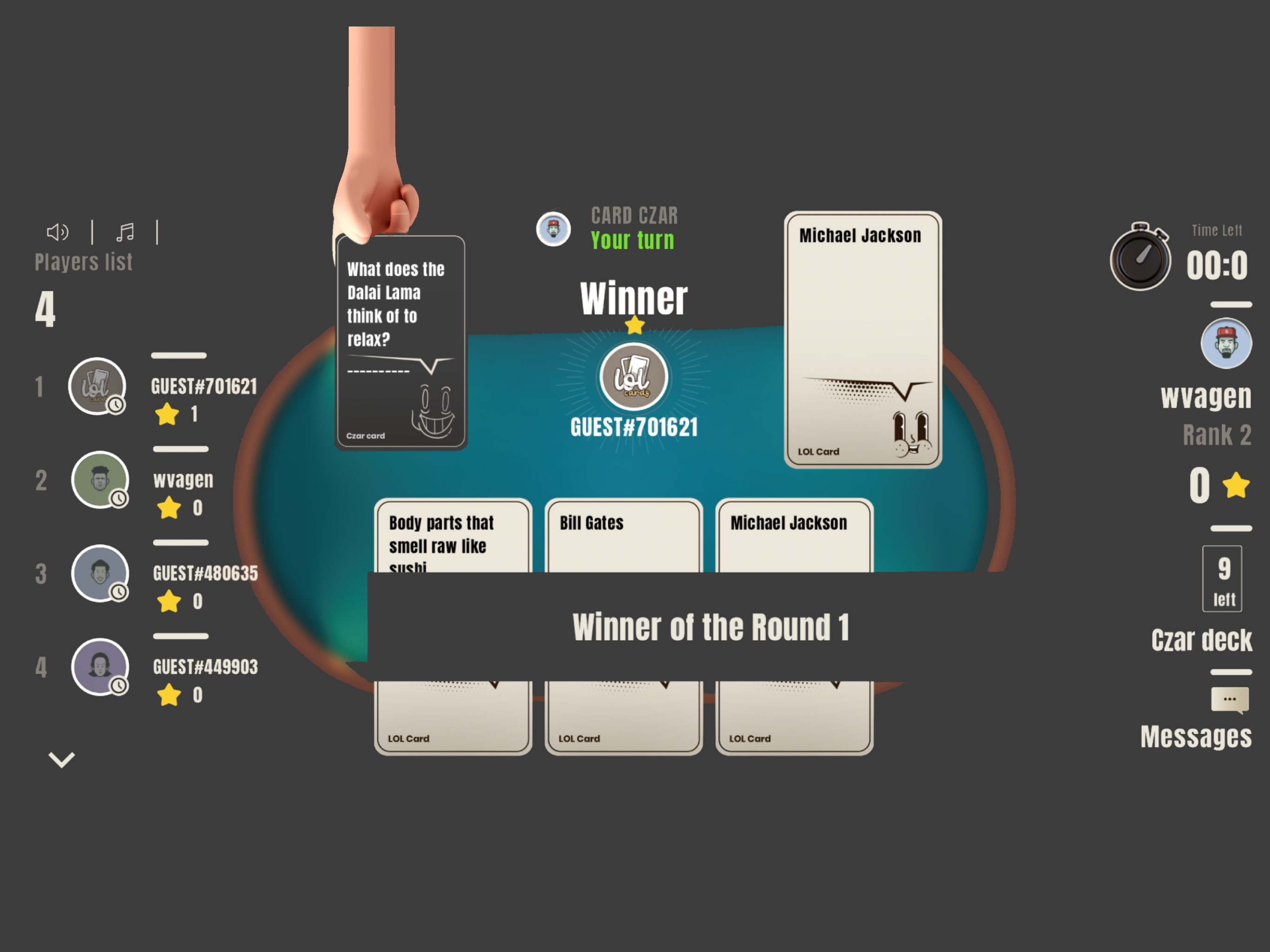
Task: Select the Michael Jackson winning card
Action: 863,339
